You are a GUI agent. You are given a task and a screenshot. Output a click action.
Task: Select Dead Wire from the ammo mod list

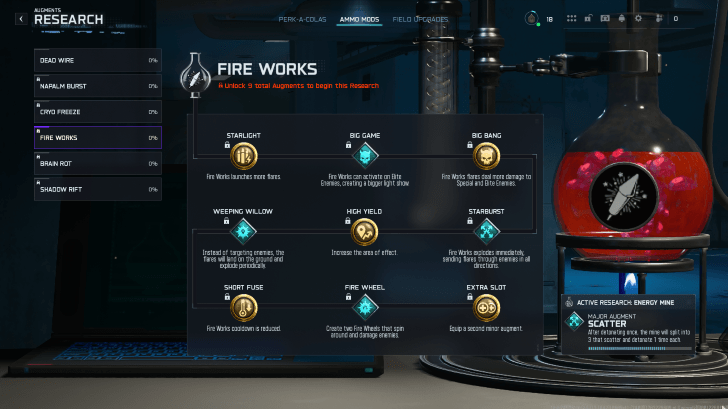click(97, 61)
